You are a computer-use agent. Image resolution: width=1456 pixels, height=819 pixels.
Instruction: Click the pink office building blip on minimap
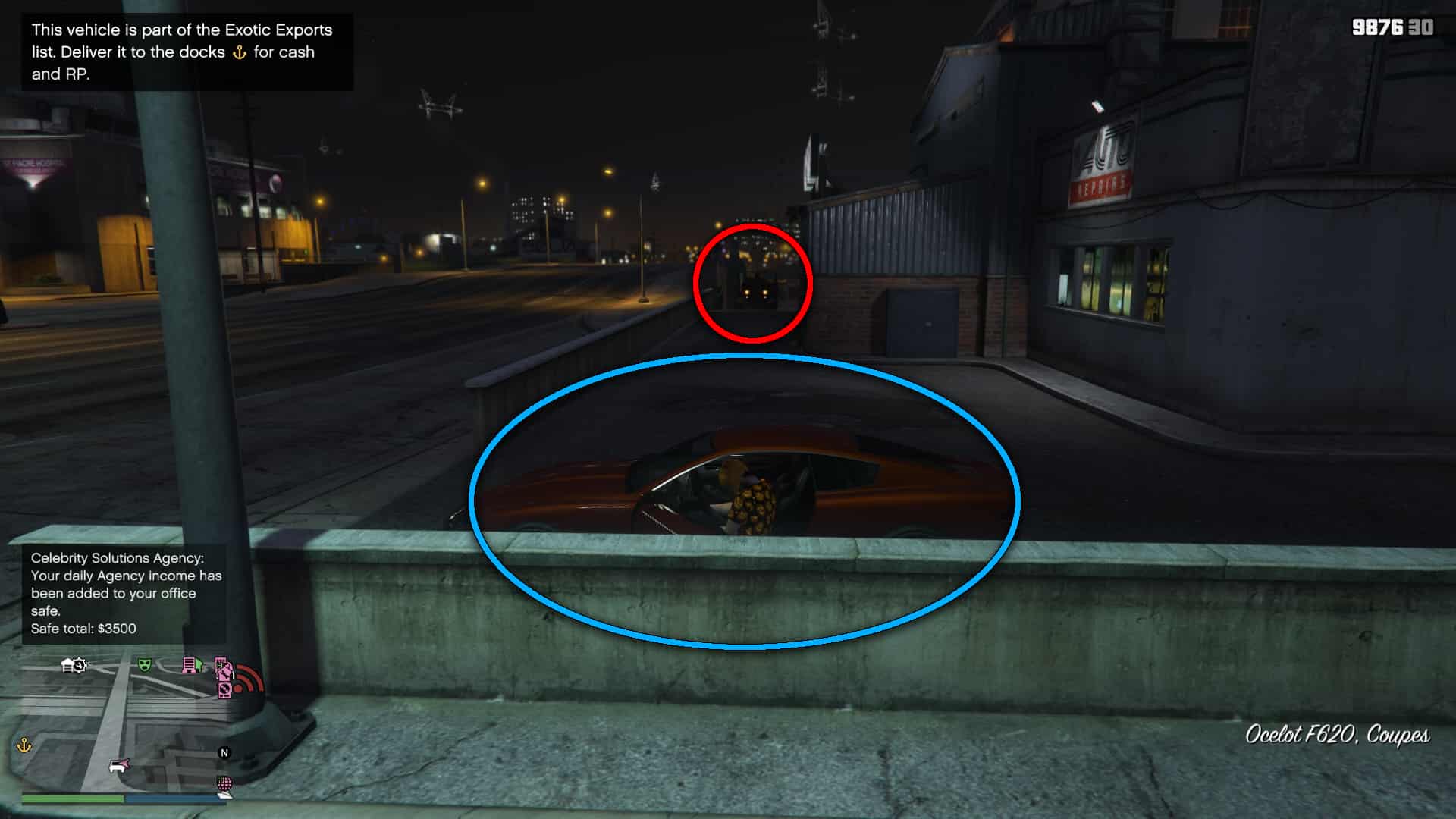(189, 666)
